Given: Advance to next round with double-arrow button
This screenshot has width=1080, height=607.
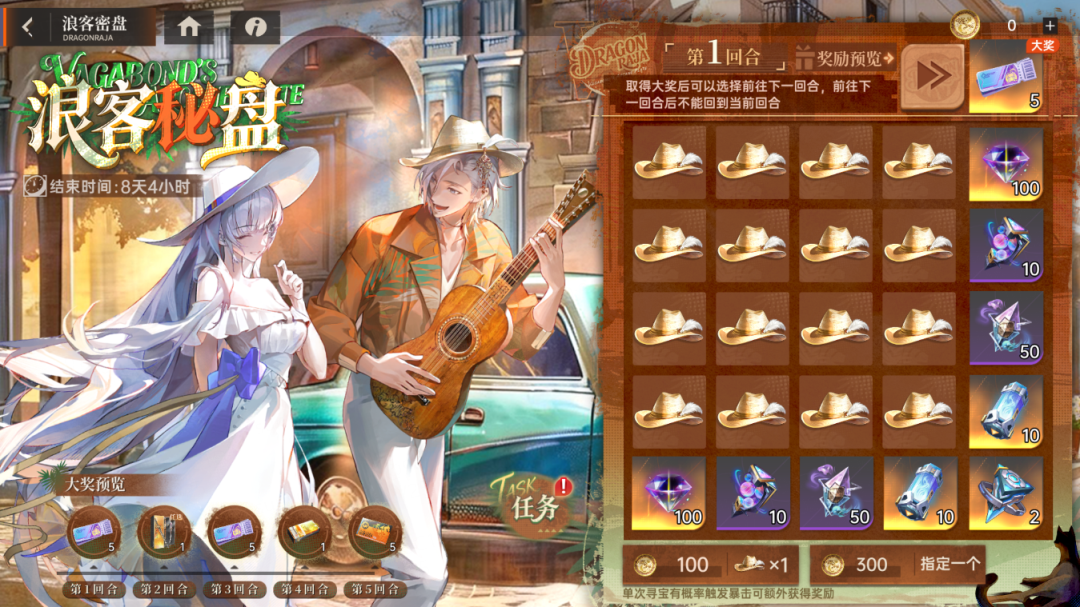Looking at the screenshot, I should 932,77.
